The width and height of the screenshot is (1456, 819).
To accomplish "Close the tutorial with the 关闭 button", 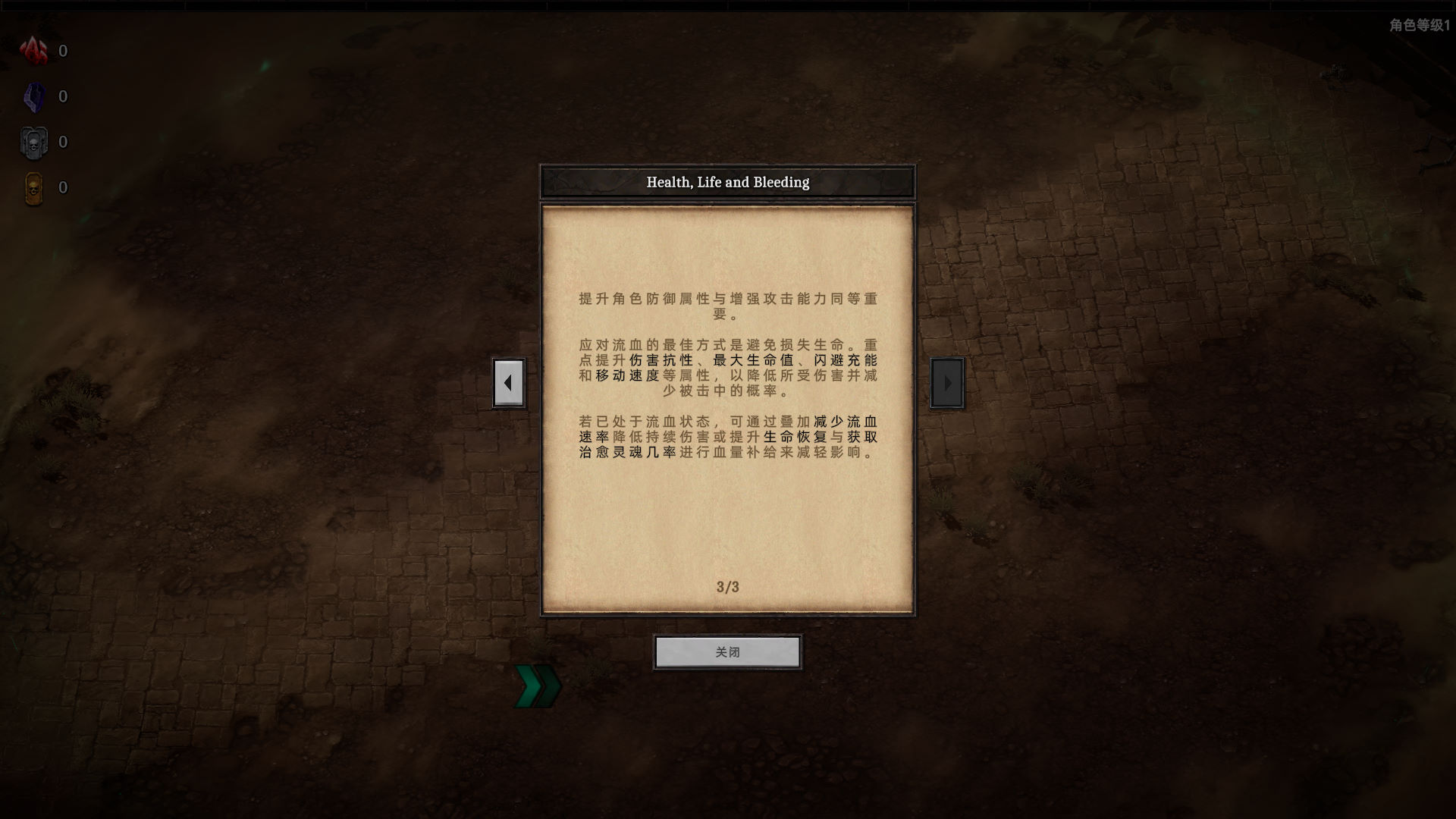I will point(727,652).
